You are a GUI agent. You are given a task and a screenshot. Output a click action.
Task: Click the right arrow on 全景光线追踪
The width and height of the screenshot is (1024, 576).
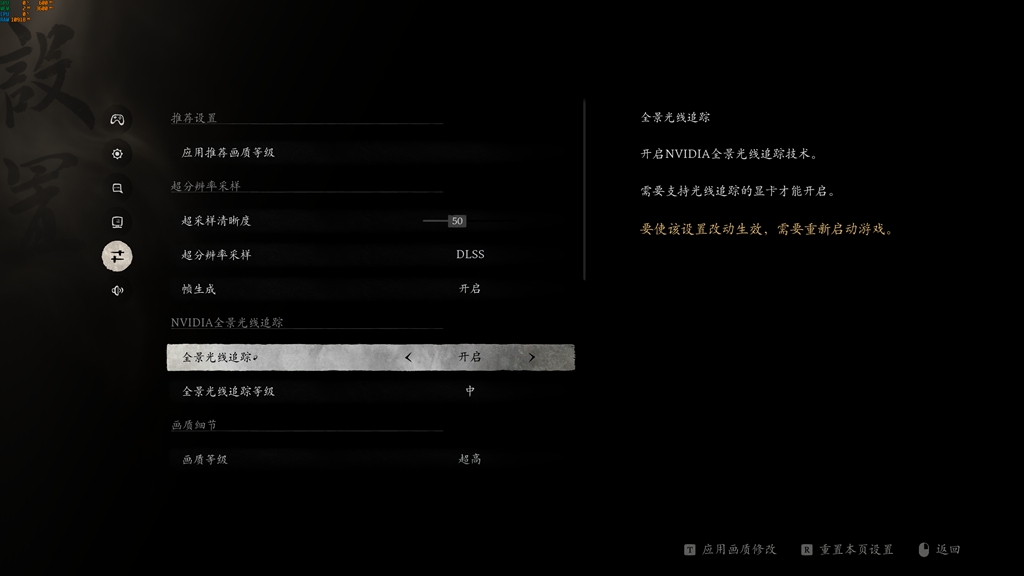[x=531, y=357]
